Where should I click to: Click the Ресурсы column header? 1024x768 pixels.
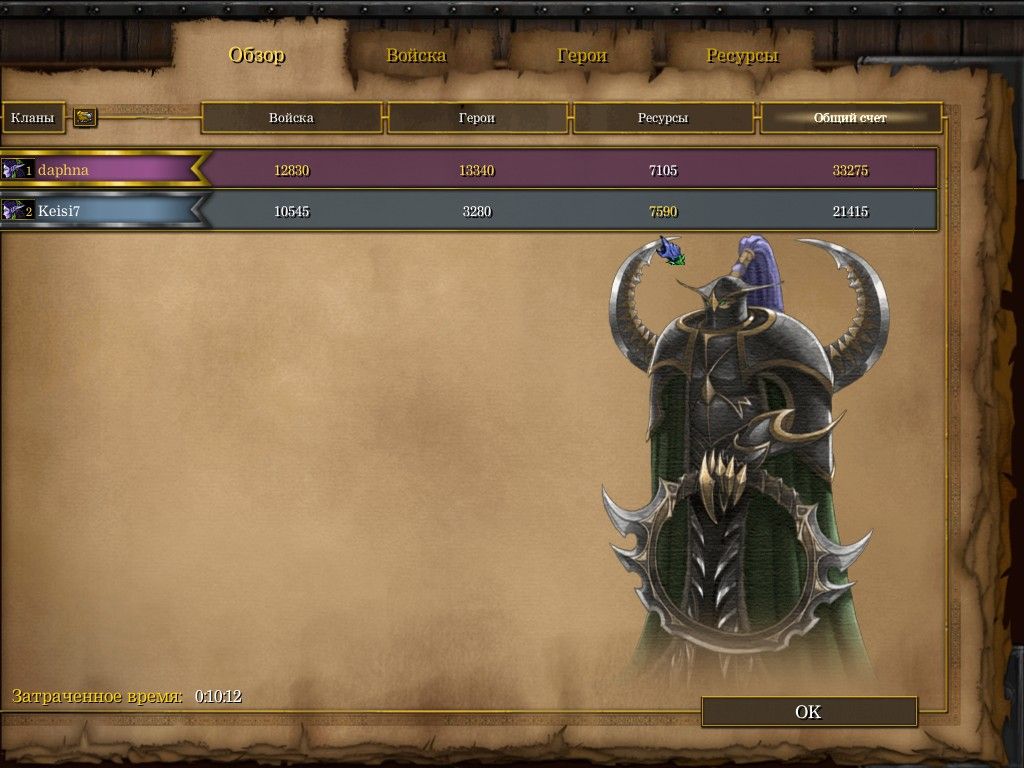(663, 118)
